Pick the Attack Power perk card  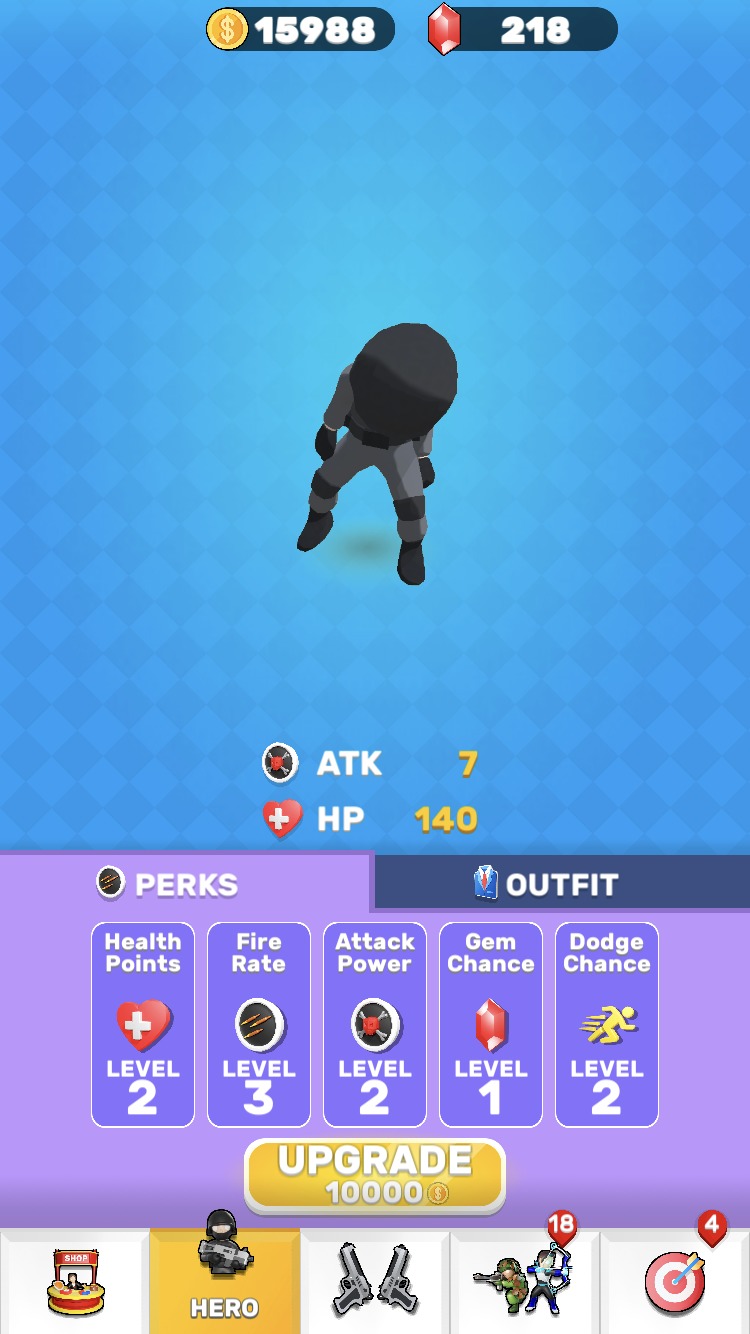pos(375,1024)
